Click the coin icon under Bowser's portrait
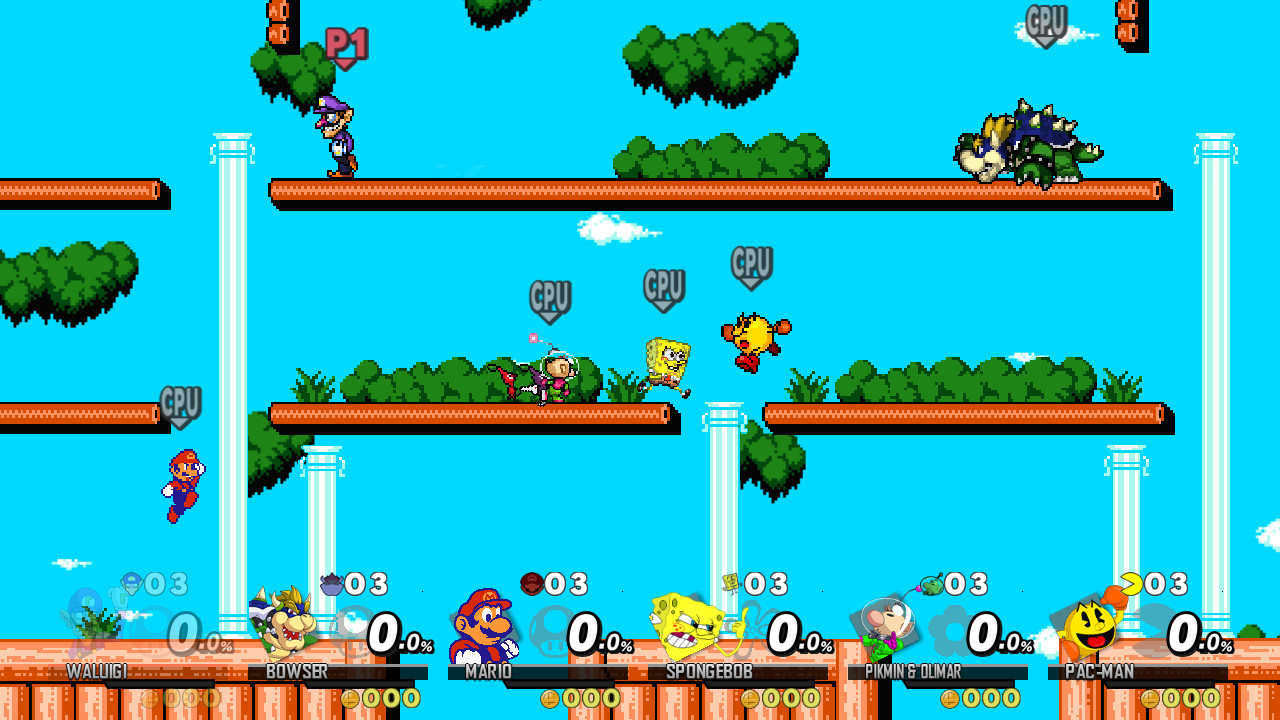Screen dimensions: 1280x720 350,698
